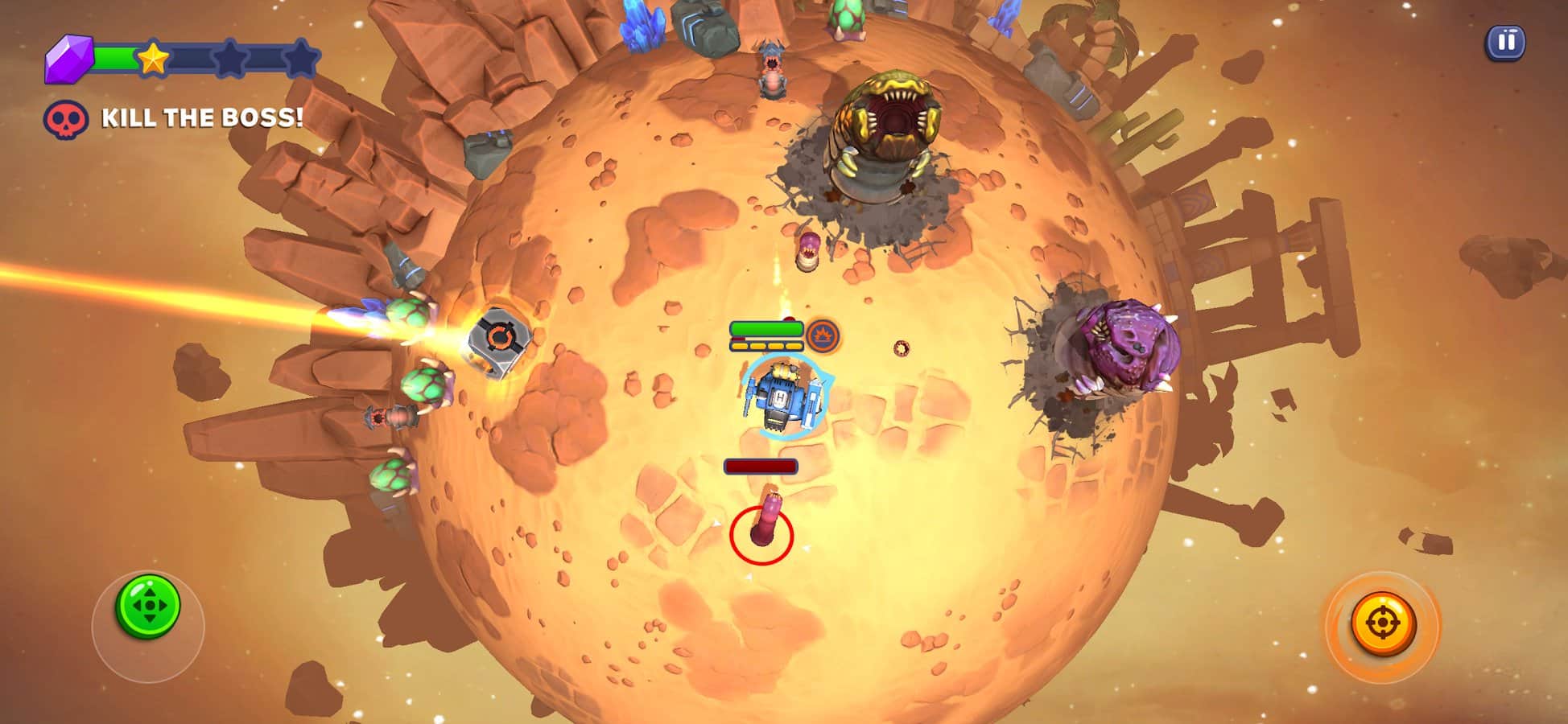Tap the yellow ammo bar under the health bar
This screenshot has height=724, width=1568.
(766, 346)
